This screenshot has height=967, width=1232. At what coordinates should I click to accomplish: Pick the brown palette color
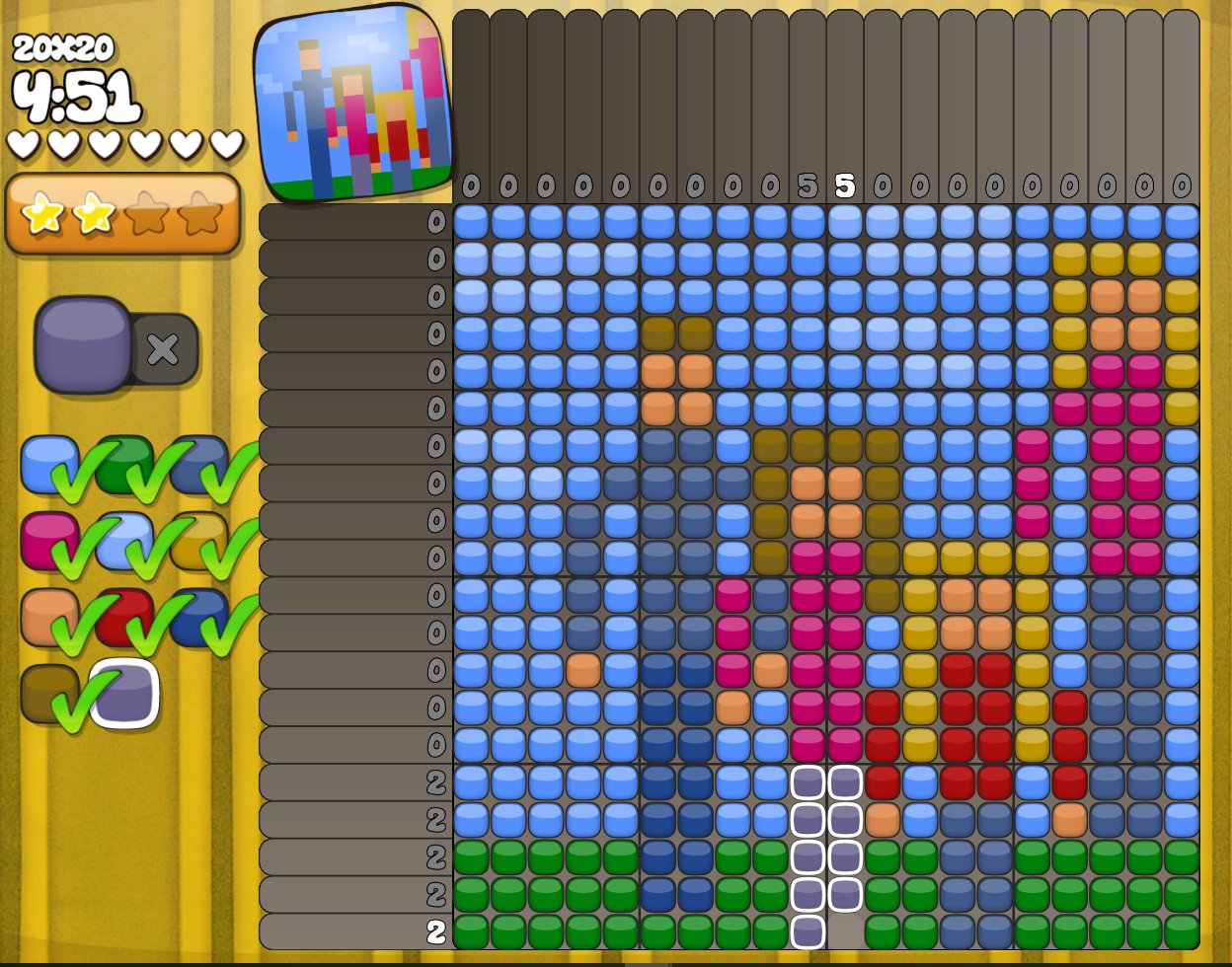[48, 693]
